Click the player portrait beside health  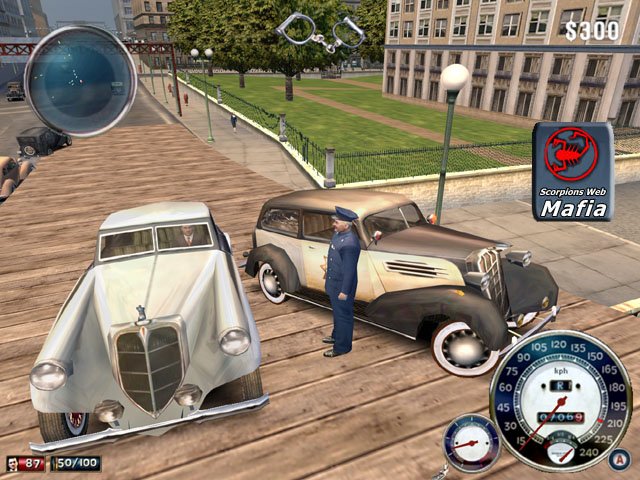tap(13, 463)
